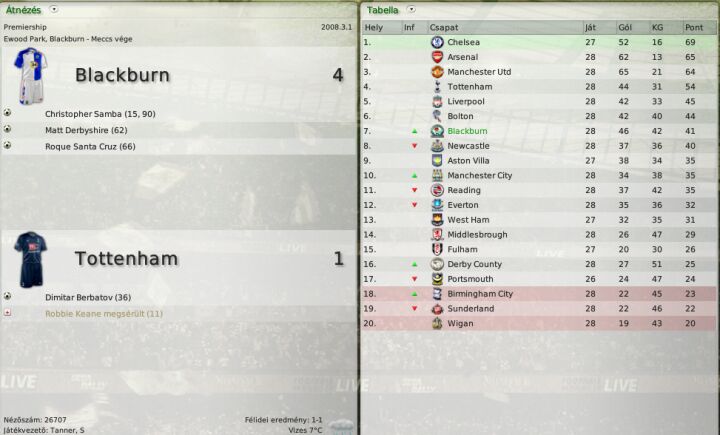720x435 pixels.
Task: Select Chelsea in the league table
Action: click(x=463, y=42)
